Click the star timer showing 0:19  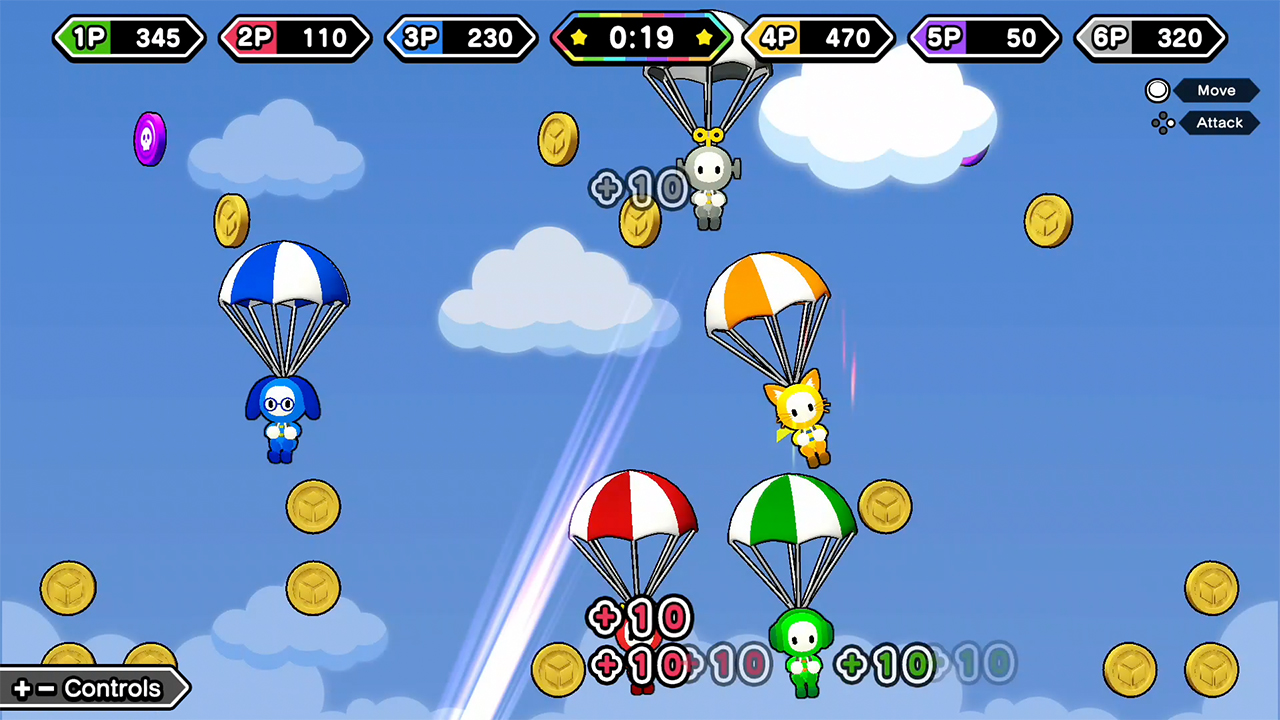(641, 38)
